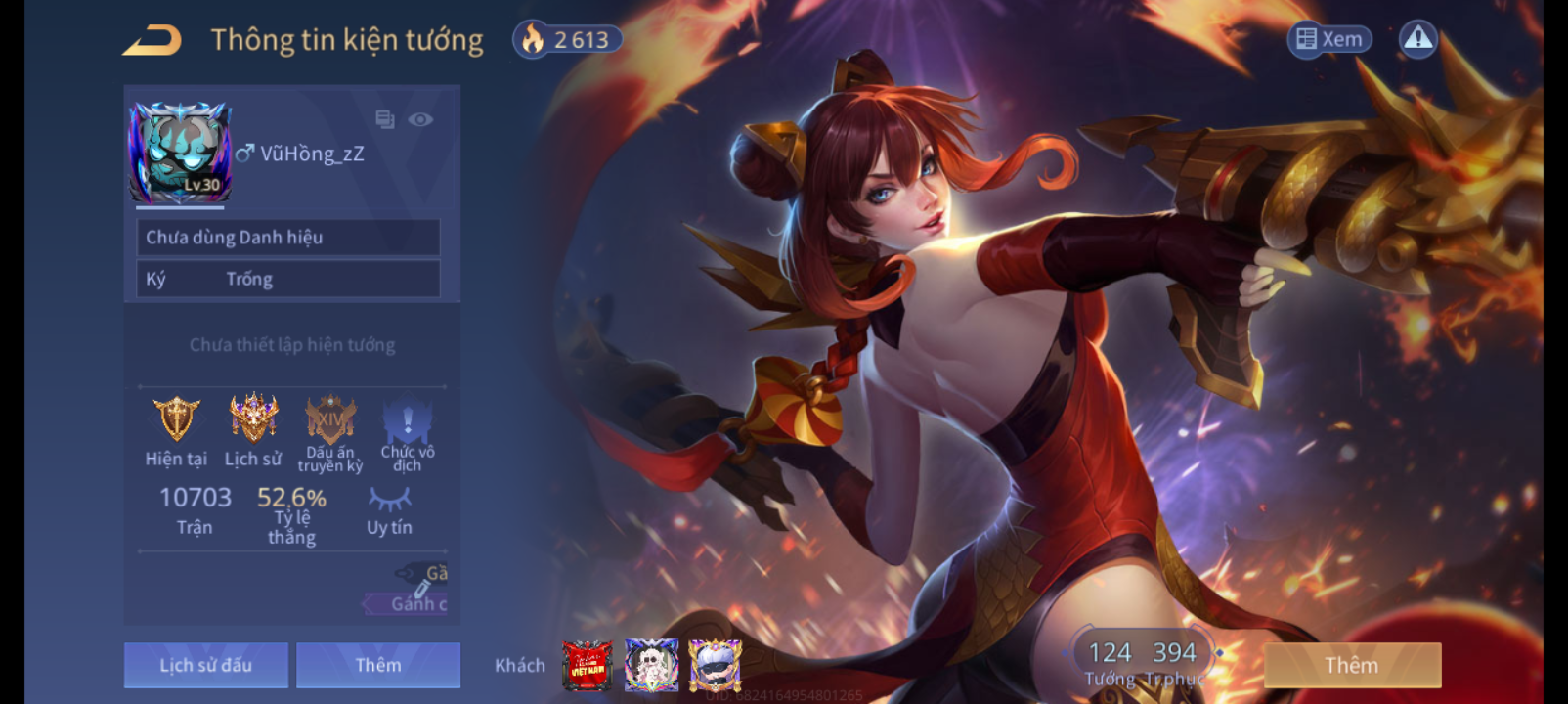This screenshot has width=1568, height=704.
Task: Click the copy profile icon
Action: coord(385,119)
